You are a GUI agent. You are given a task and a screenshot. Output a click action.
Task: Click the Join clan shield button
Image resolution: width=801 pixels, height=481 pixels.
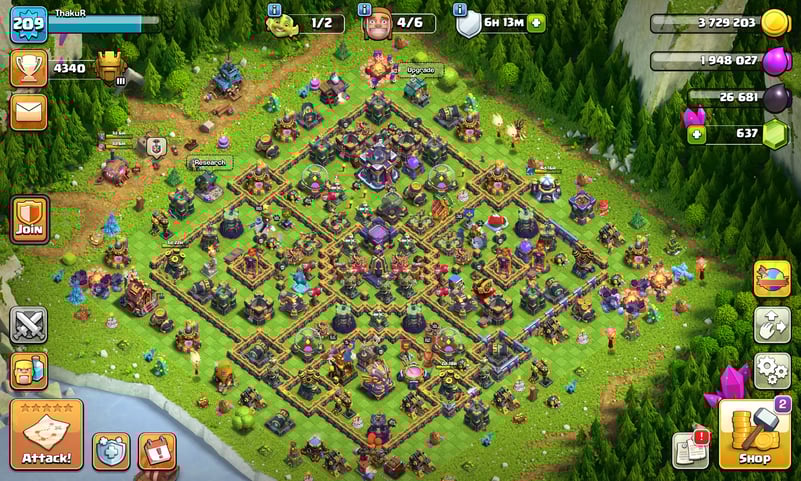click(x=29, y=219)
